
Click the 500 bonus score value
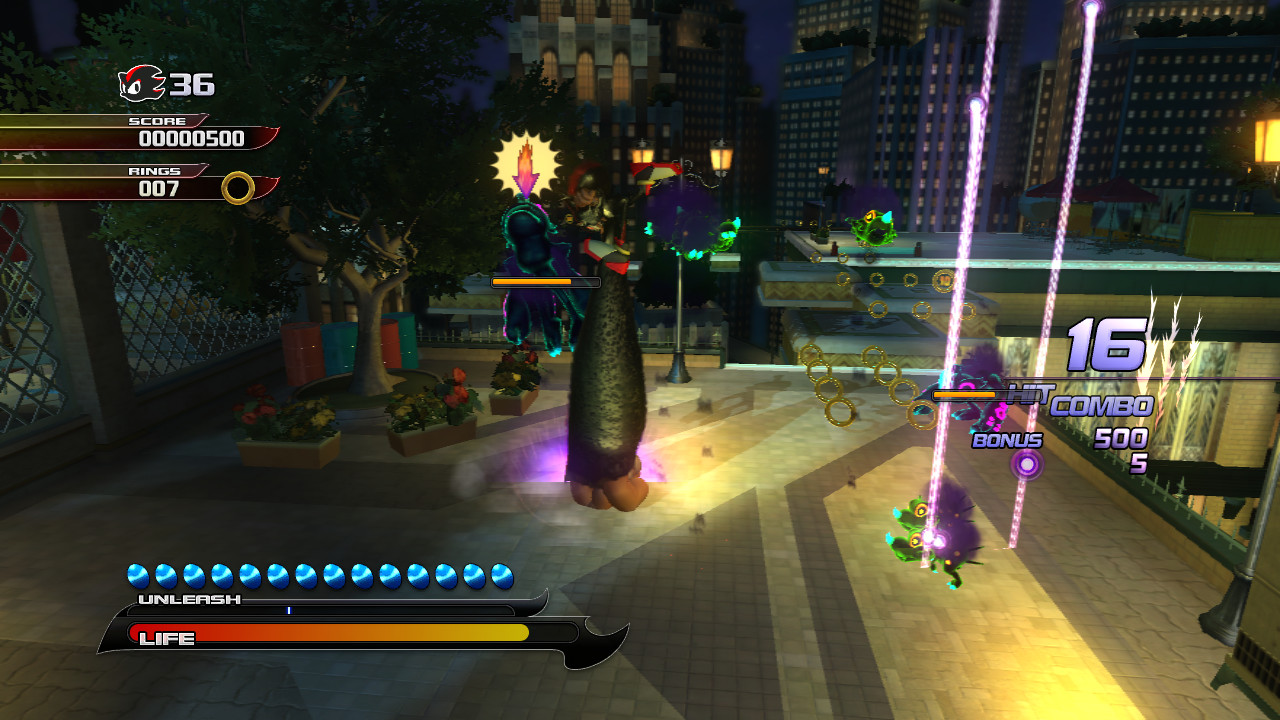pyautogui.click(x=1120, y=440)
